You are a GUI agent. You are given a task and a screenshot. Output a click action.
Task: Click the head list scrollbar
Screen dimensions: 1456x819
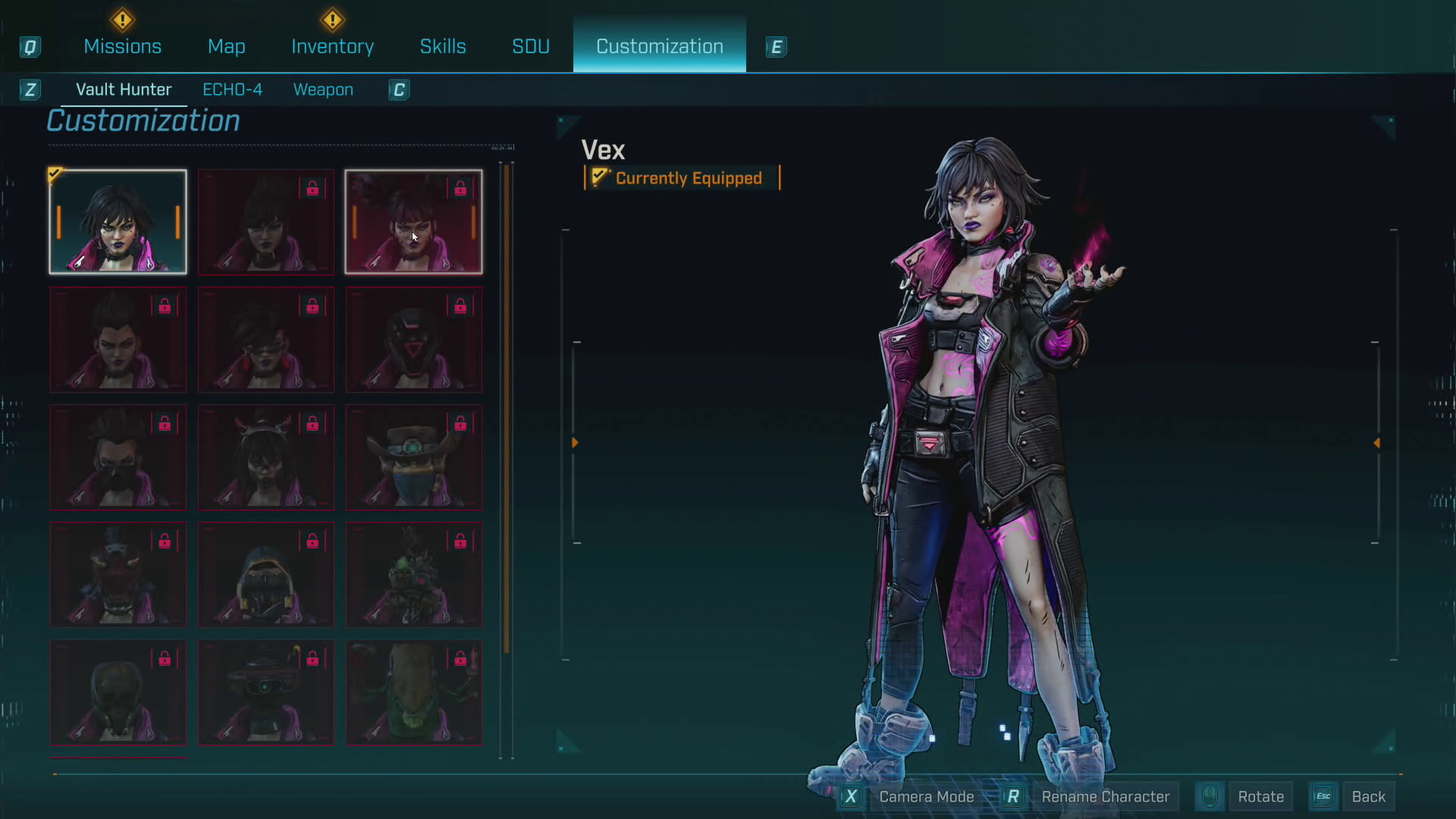coord(507,409)
